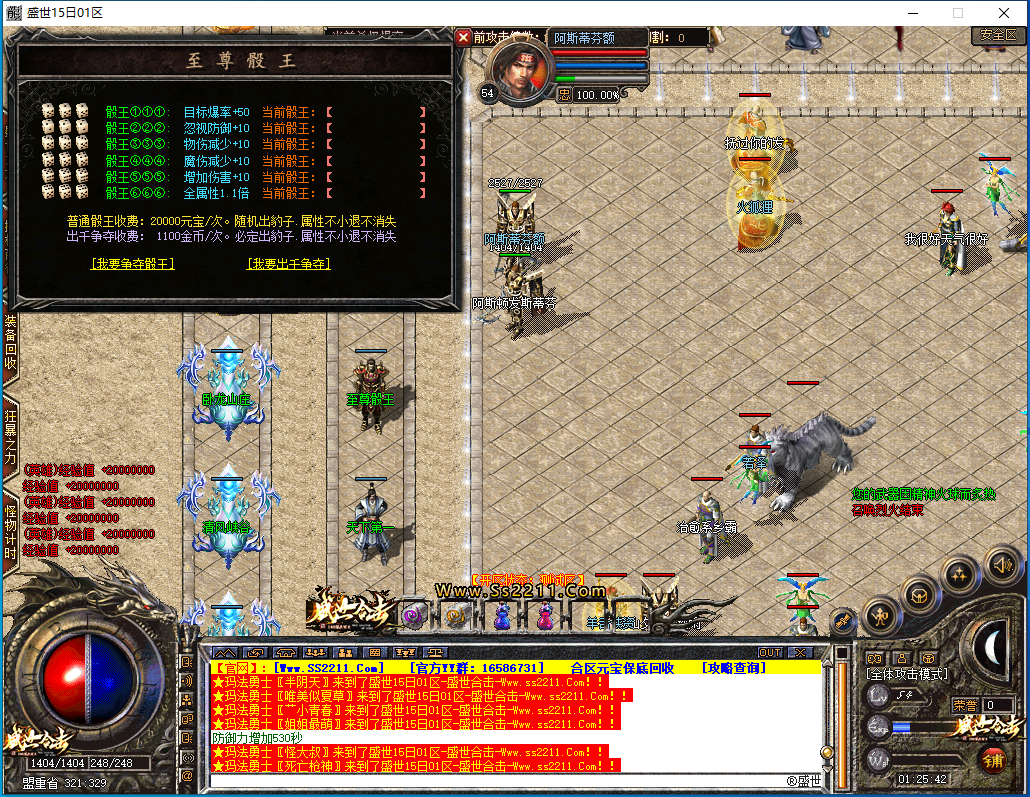Close the game window
The height and width of the screenshot is (797, 1030).
tap(1003, 13)
